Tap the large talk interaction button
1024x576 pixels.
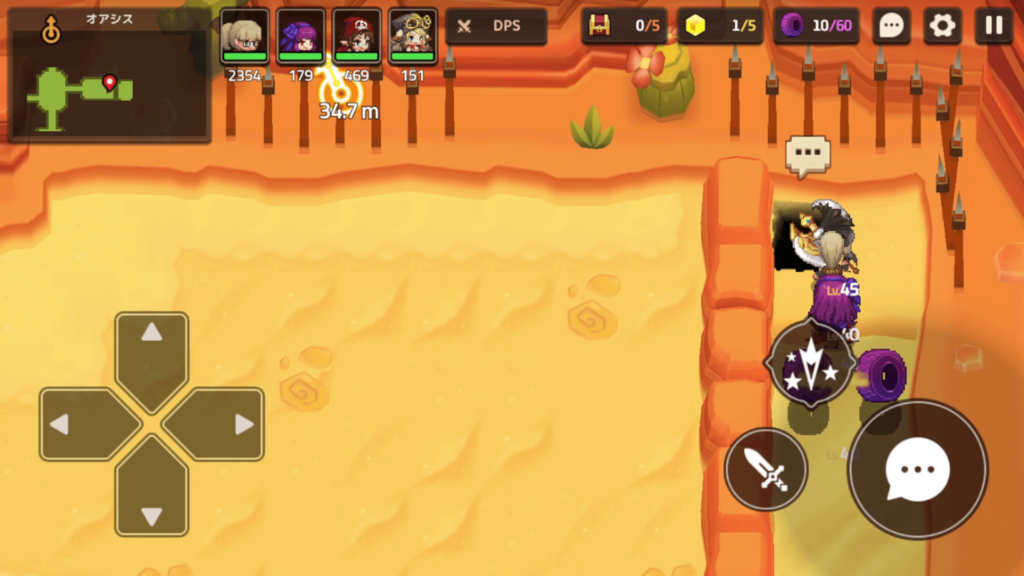click(917, 469)
